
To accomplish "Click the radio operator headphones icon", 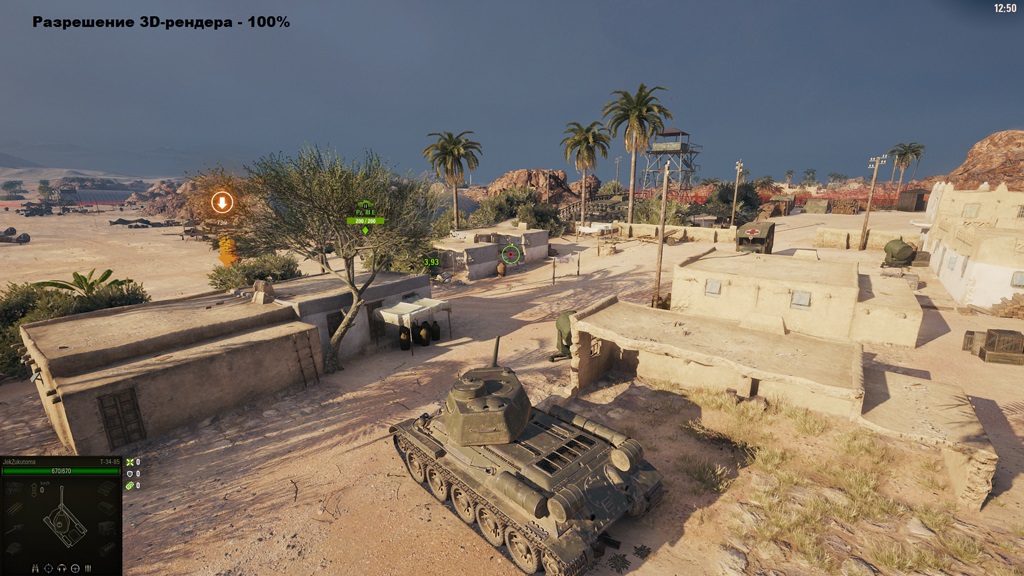I will (61, 568).
